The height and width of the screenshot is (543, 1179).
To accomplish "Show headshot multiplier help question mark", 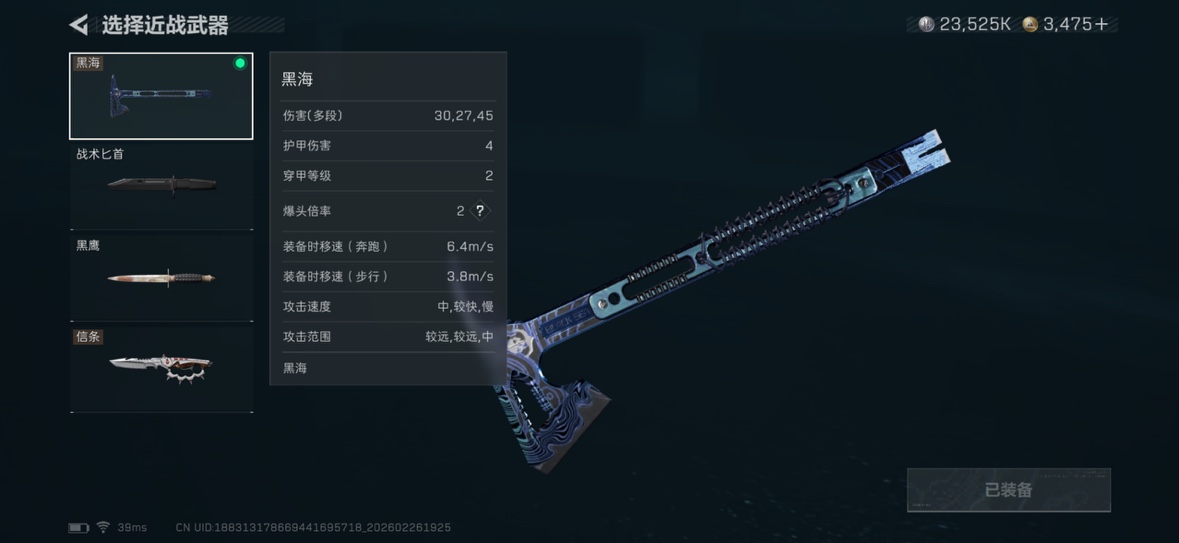I will pyautogui.click(x=480, y=211).
